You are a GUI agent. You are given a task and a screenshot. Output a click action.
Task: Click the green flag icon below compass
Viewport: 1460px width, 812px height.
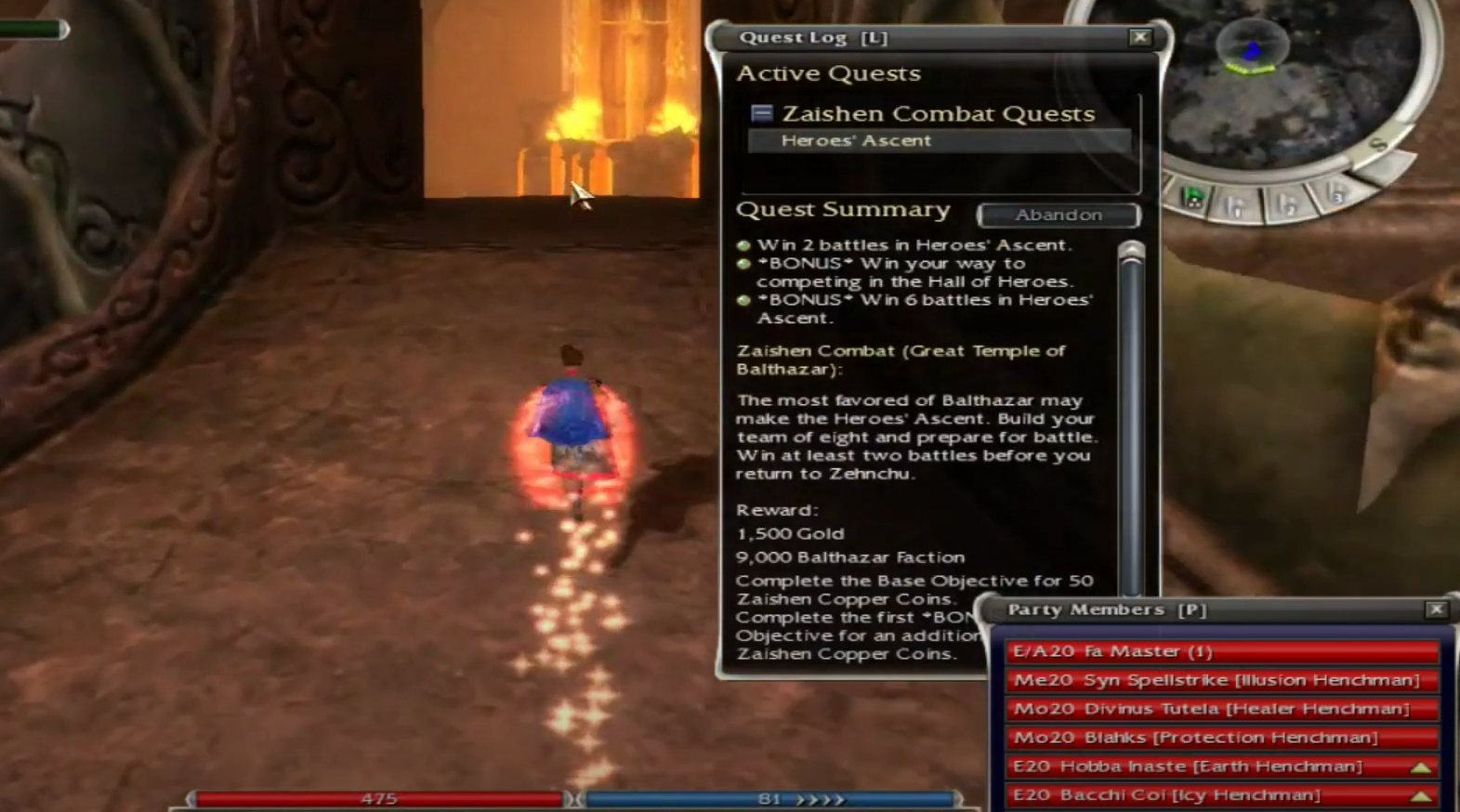(x=1192, y=197)
